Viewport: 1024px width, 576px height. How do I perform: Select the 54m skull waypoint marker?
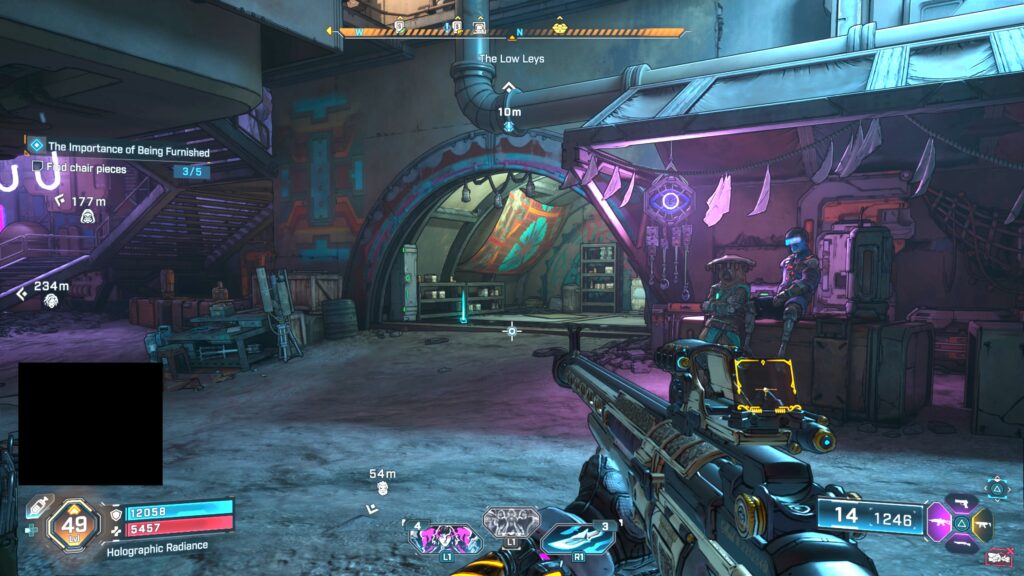(x=382, y=488)
